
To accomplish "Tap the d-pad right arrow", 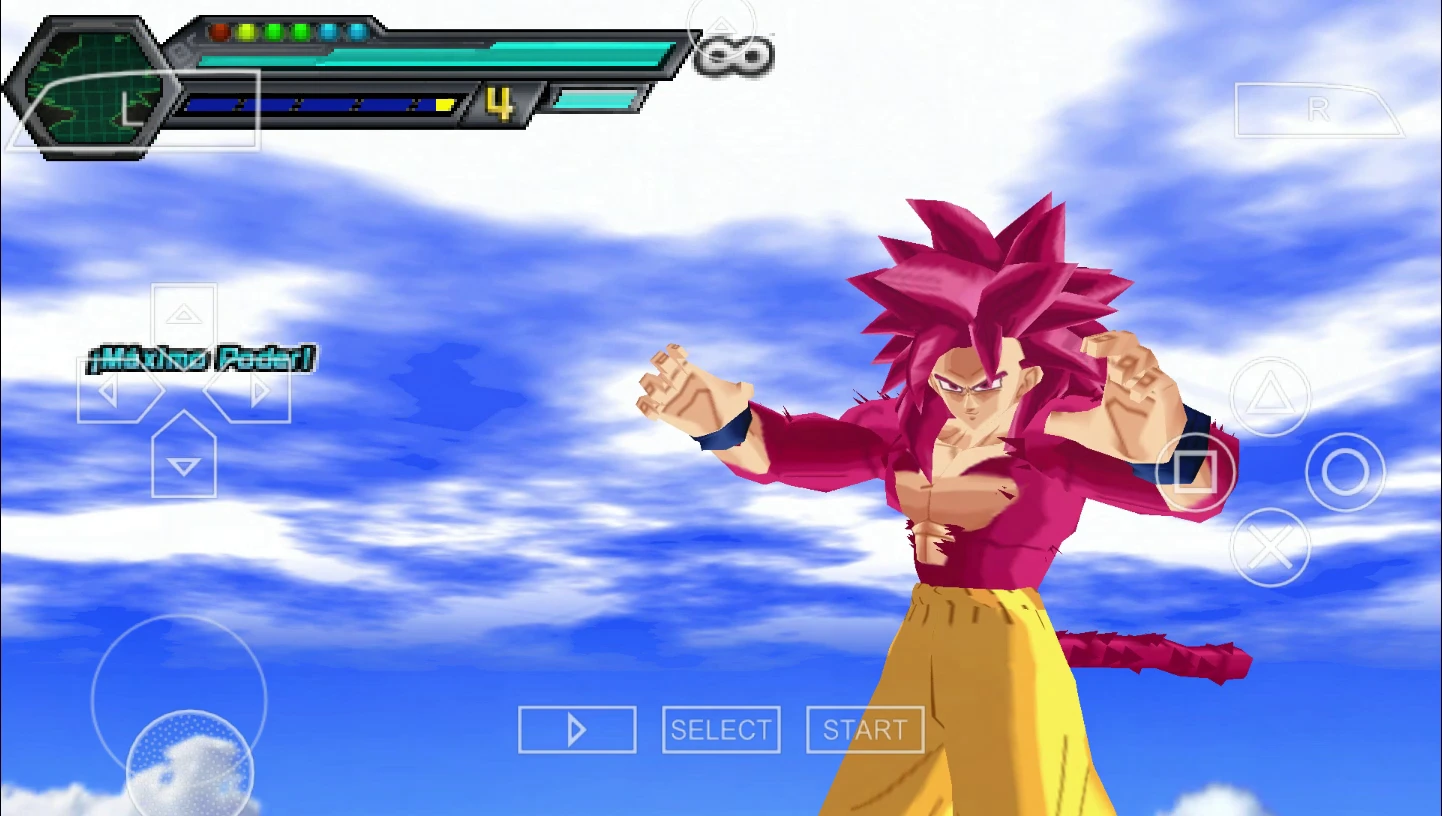I will pyautogui.click(x=256, y=391).
